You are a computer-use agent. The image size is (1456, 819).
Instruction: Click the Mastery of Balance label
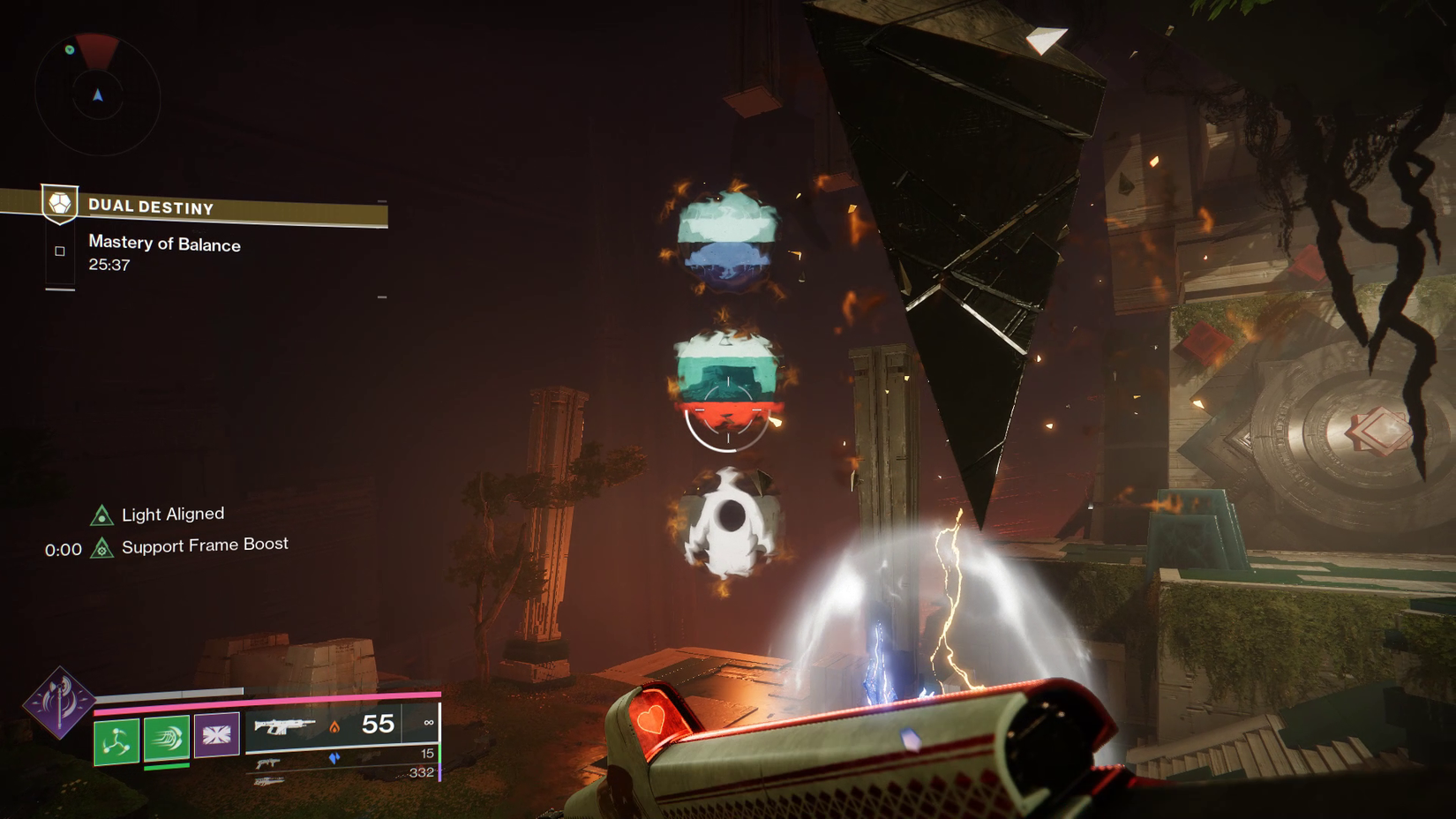163,244
